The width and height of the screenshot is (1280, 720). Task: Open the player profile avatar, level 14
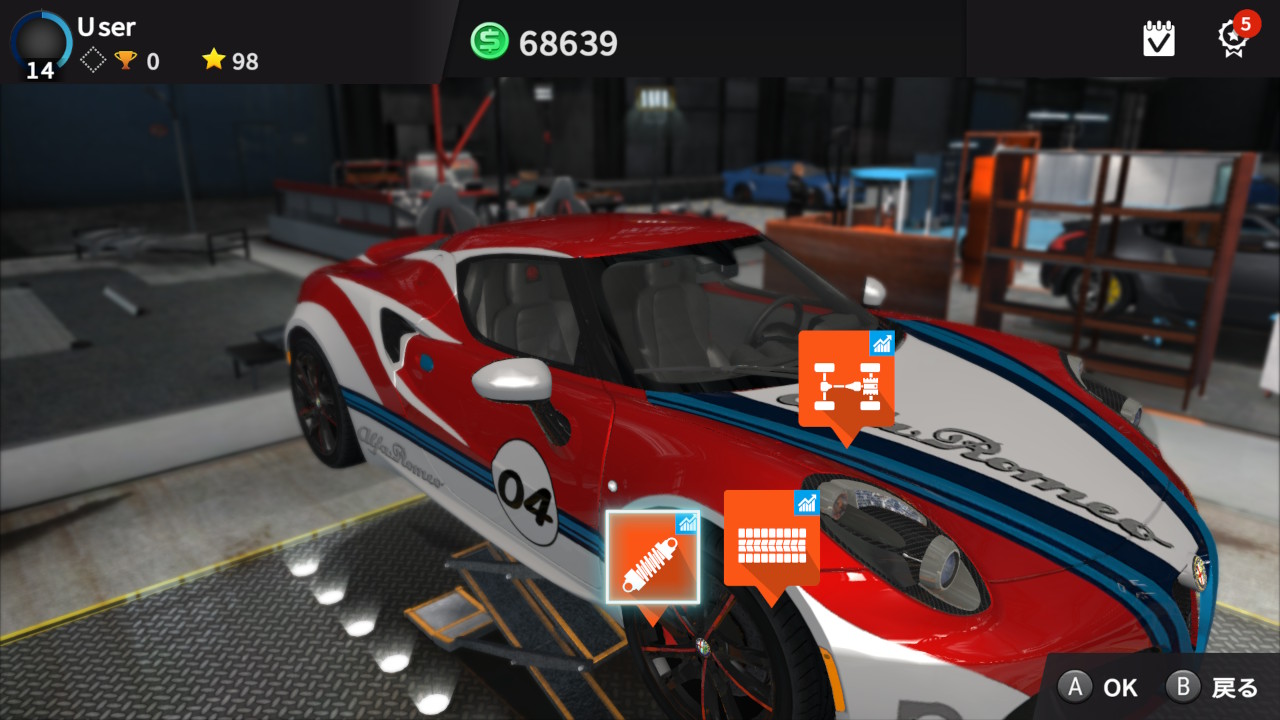point(41,42)
